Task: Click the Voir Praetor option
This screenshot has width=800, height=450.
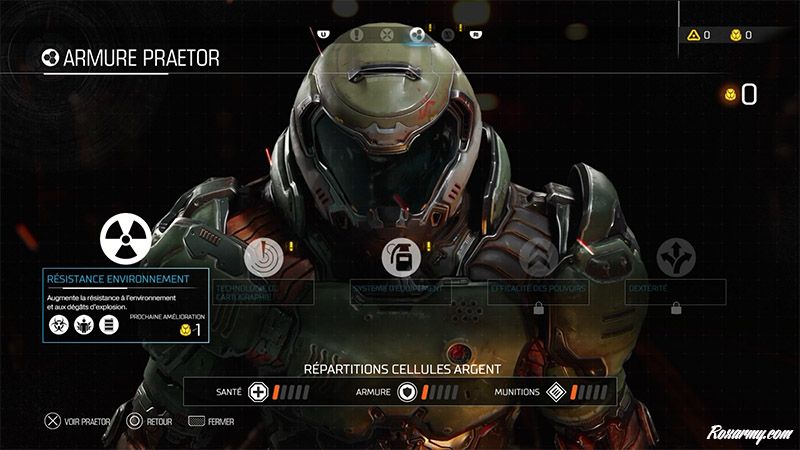Action: point(77,423)
